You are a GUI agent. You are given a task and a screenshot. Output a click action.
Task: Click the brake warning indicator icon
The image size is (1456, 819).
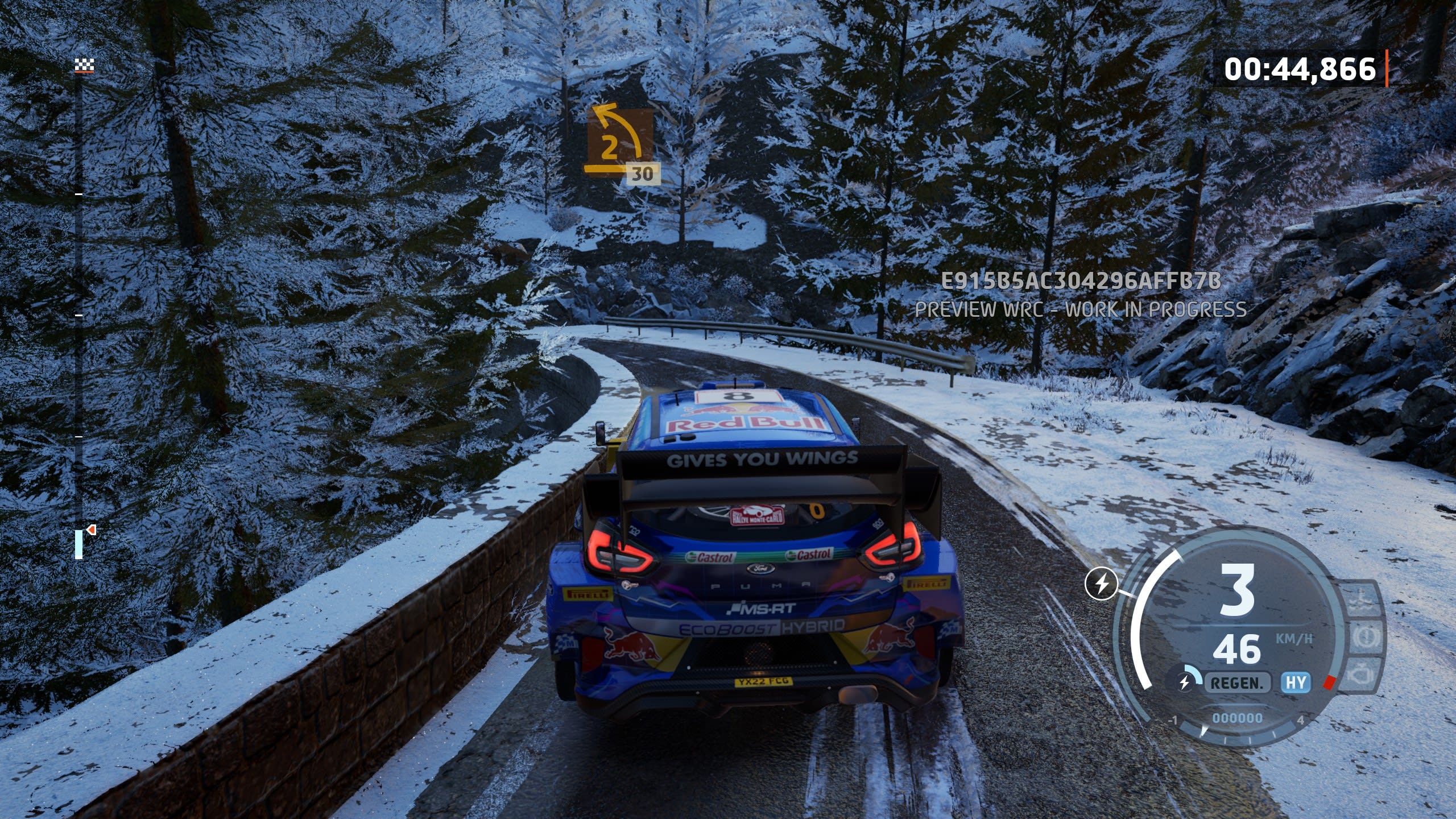pyautogui.click(x=1365, y=637)
